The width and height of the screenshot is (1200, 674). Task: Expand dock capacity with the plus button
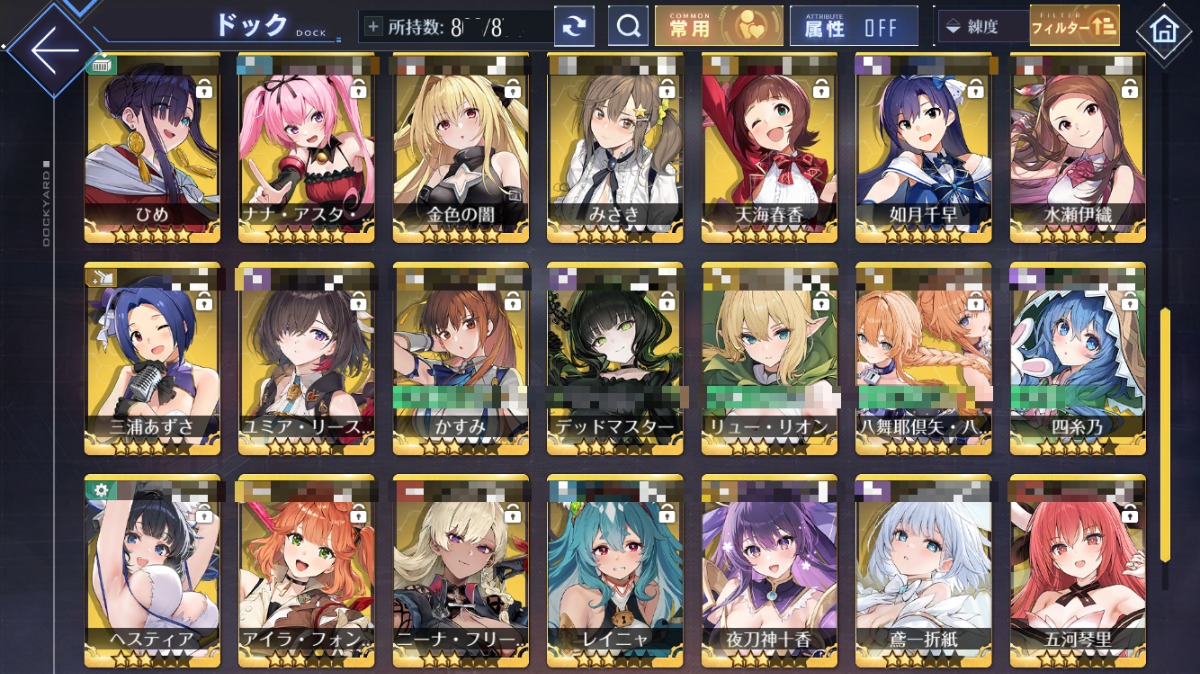[x=373, y=27]
